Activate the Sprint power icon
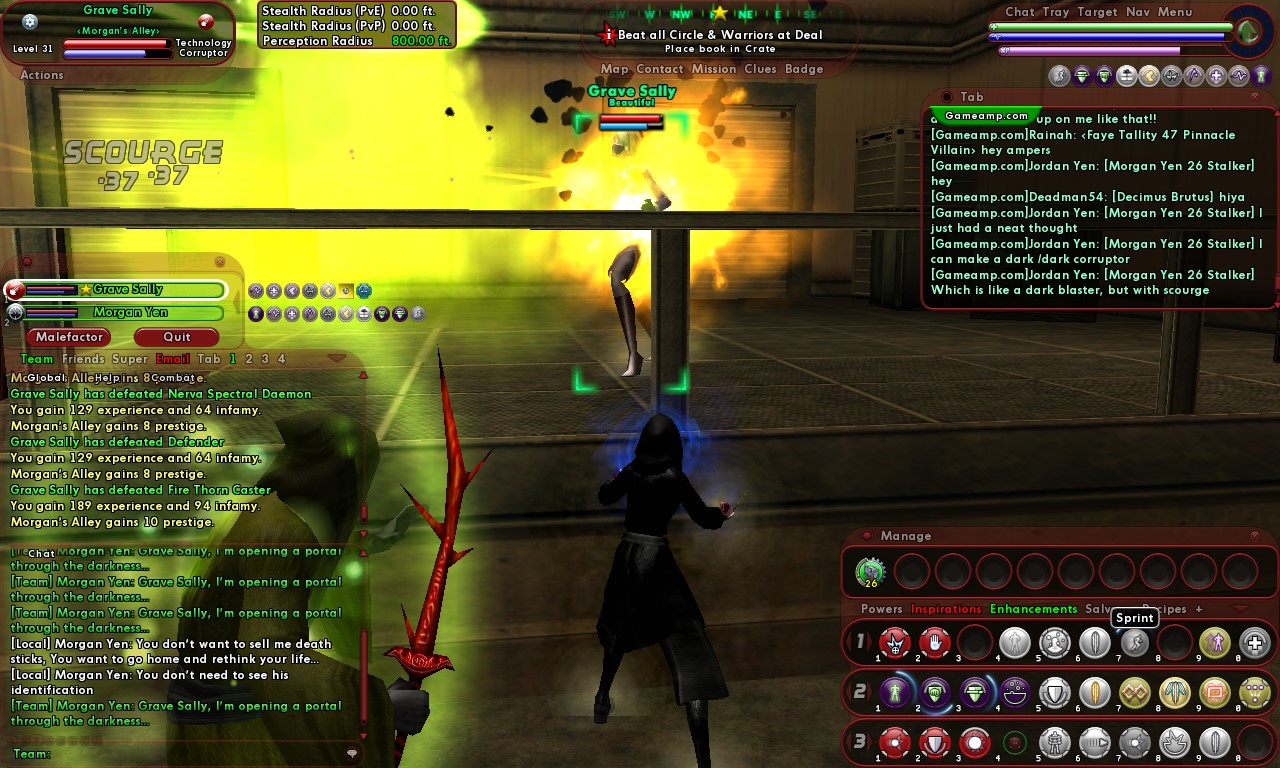Screen dimensions: 1280x768 click(x=1135, y=642)
